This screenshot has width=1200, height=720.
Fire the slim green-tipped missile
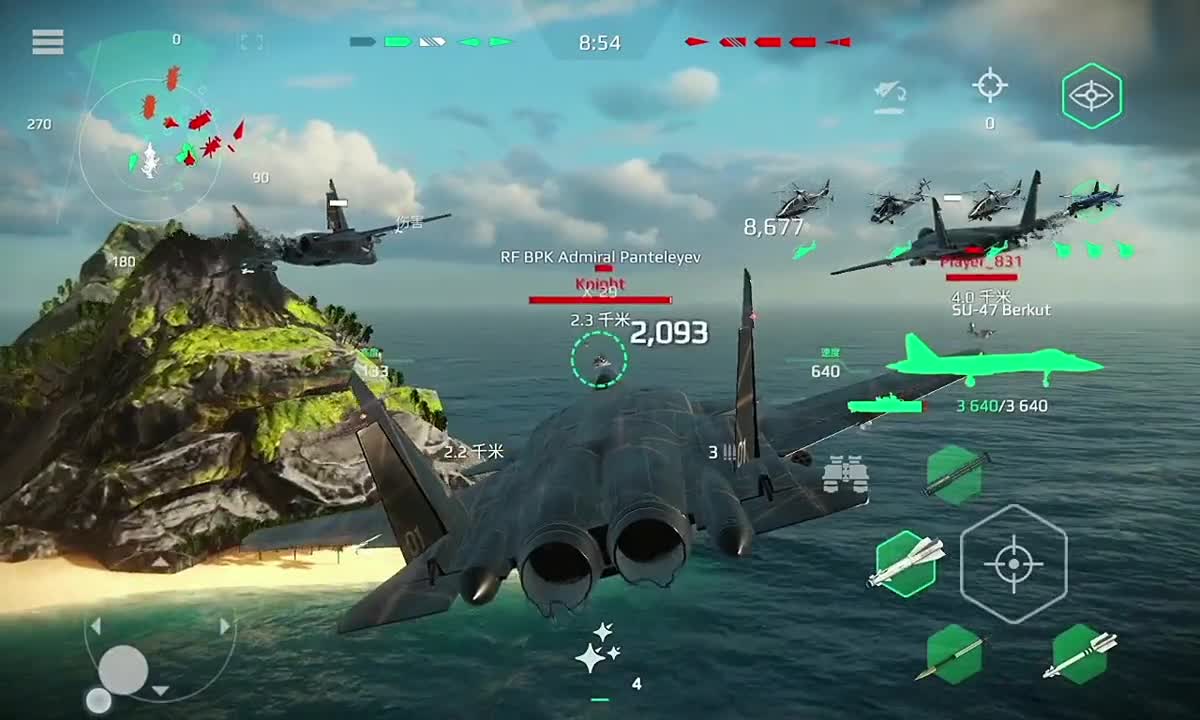point(953,655)
